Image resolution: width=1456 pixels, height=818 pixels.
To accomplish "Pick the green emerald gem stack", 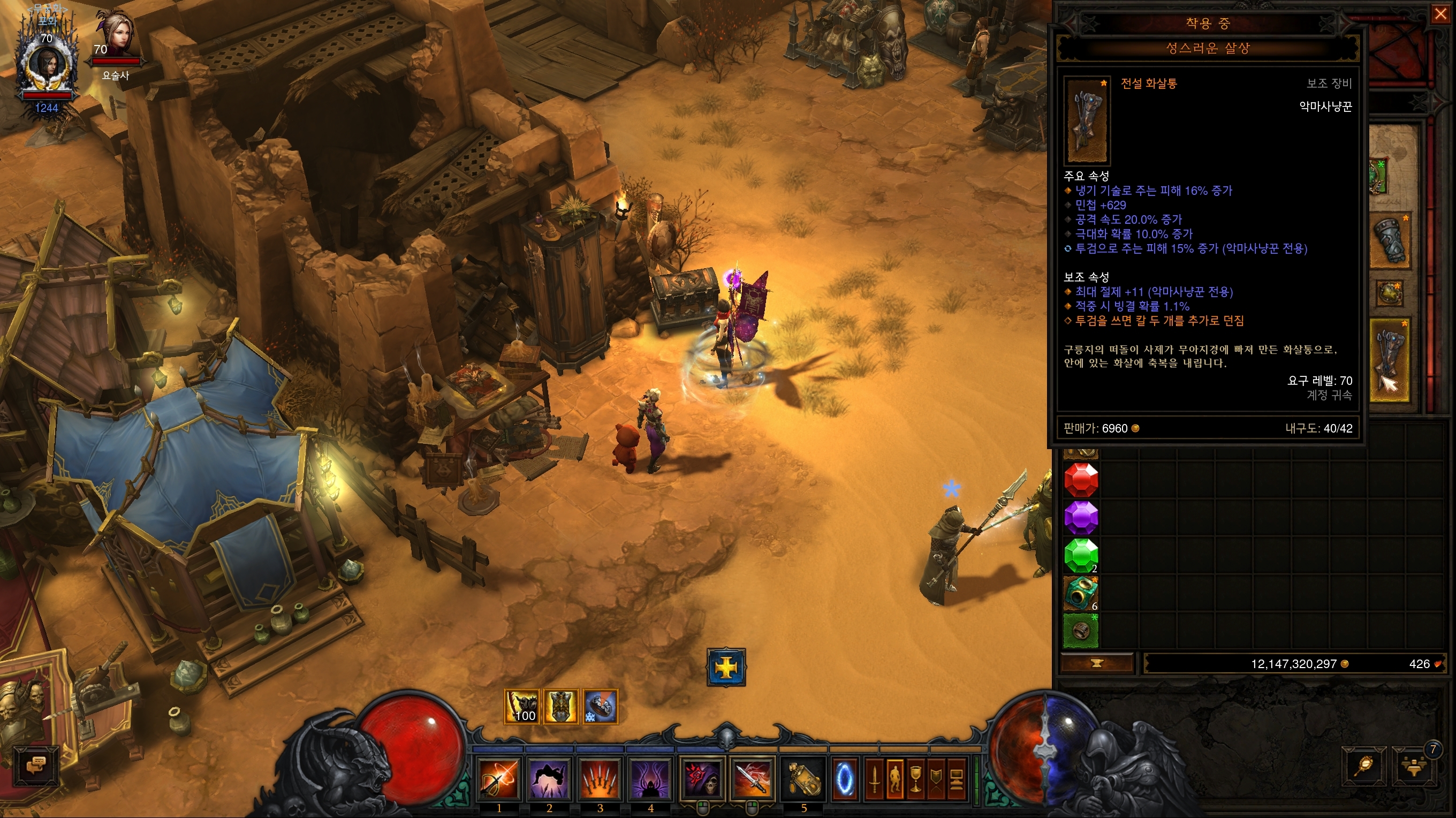I will tap(1081, 555).
